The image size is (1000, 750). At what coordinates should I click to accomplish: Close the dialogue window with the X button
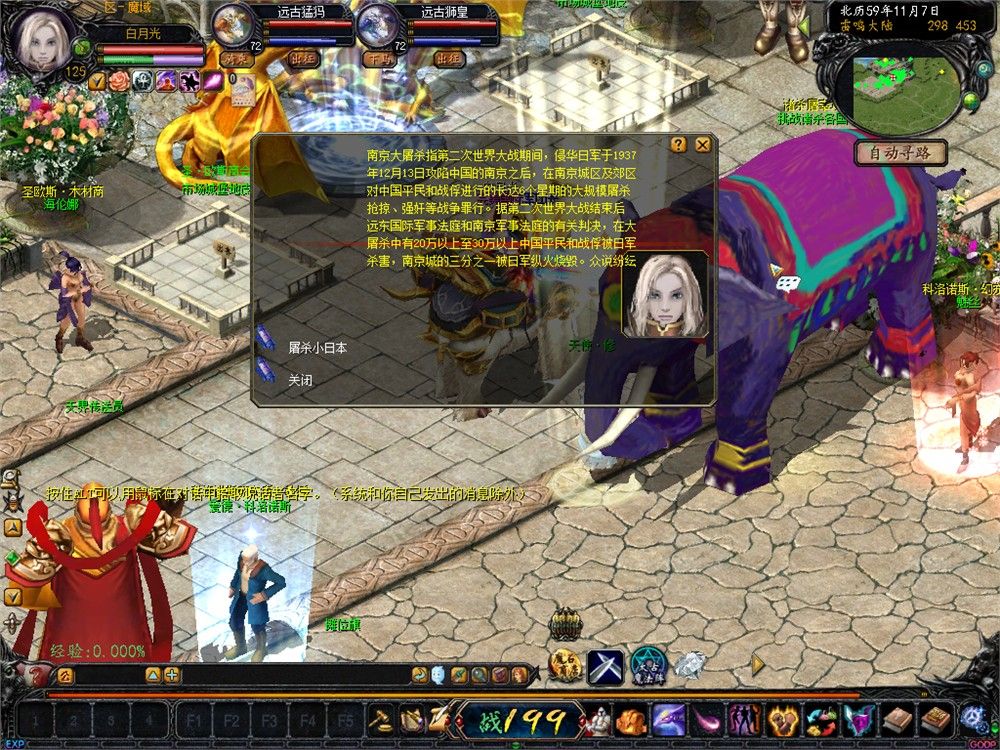click(x=703, y=144)
